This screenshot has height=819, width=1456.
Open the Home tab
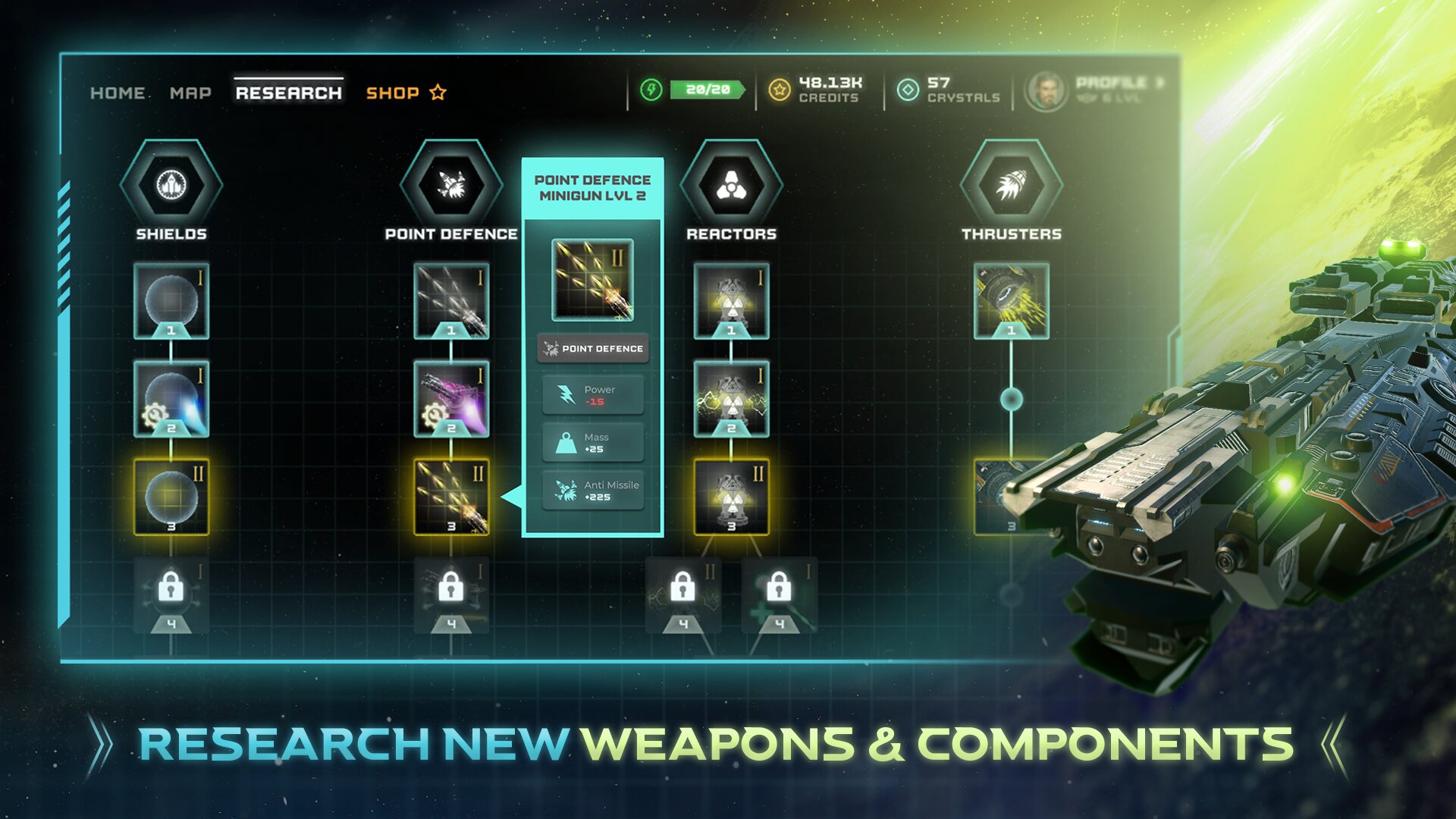tap(118, 93)
